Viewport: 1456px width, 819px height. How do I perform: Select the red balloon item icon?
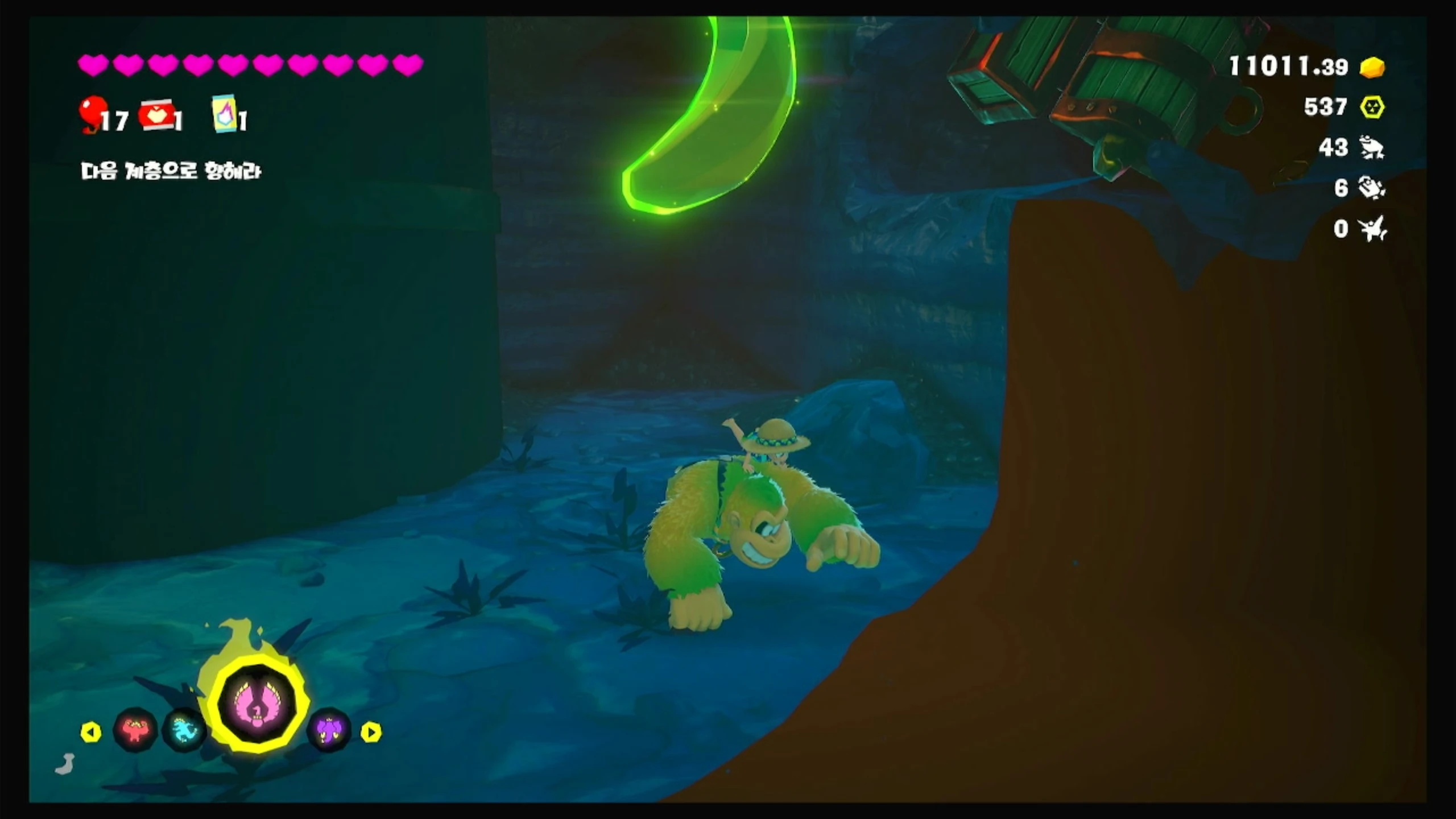click(93, 112)
